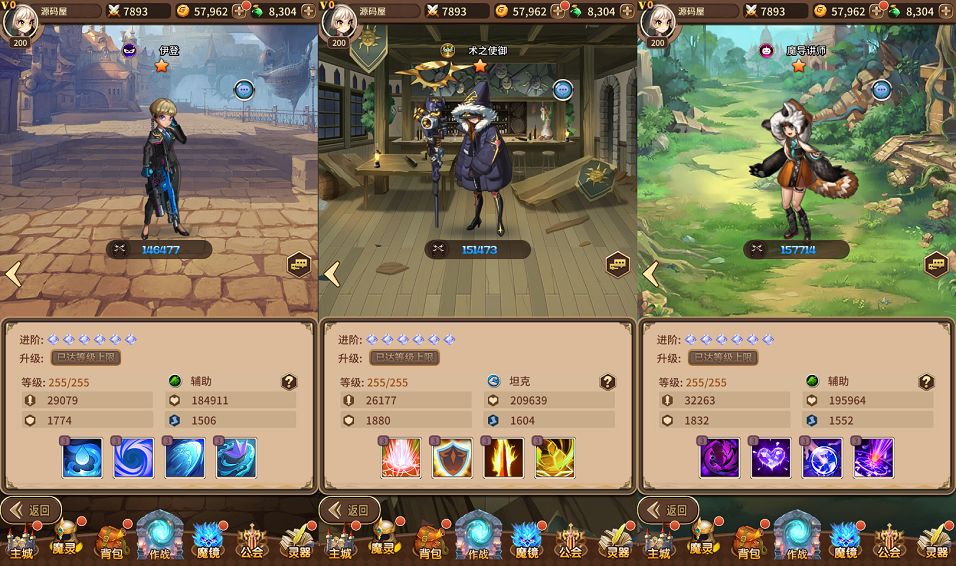Select 伊登's water droplet skill icon
The width and height of the screenshot is (956, 566).
(83, 458)
